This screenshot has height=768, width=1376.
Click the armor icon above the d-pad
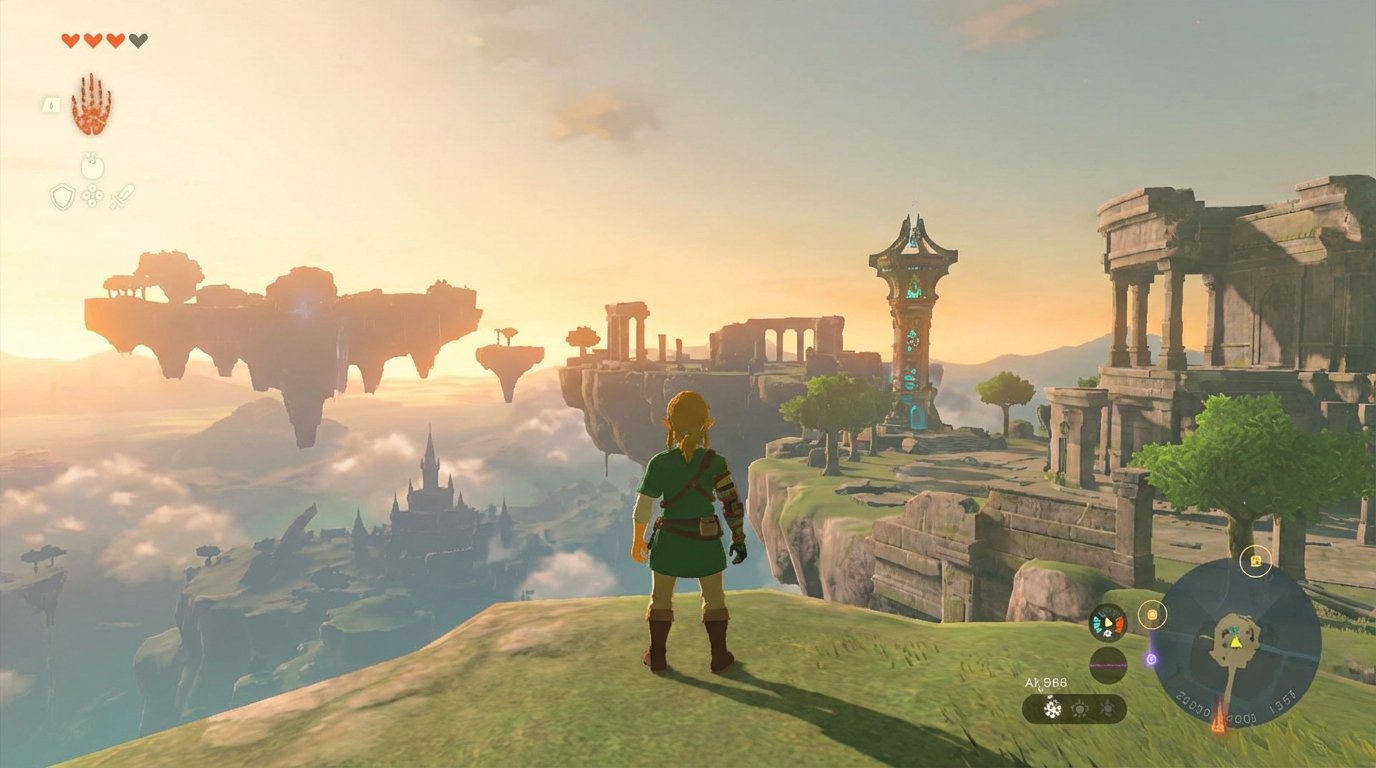tap(92, 165)
